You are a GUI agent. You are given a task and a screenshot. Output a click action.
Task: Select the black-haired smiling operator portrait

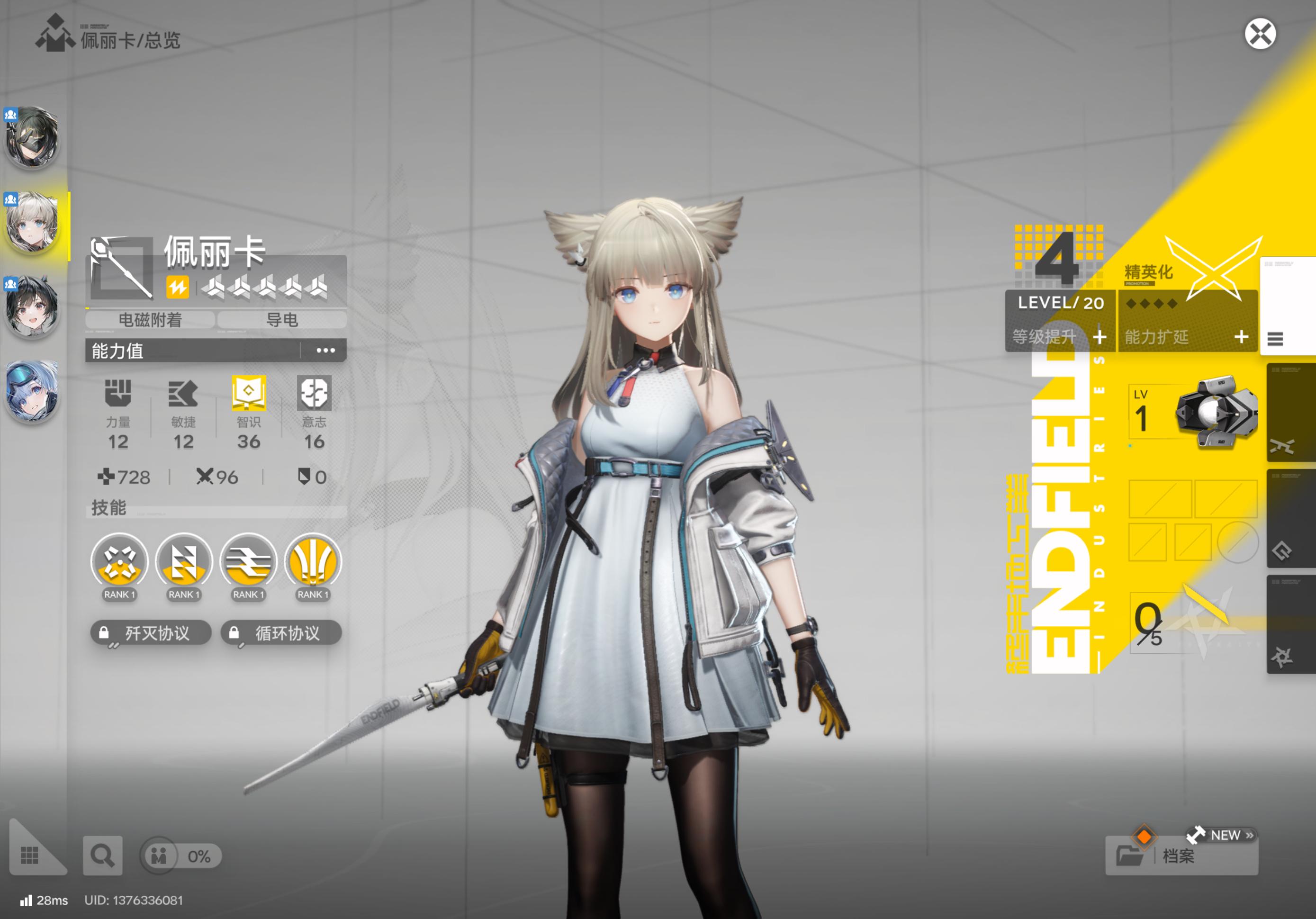click(32, 306)
